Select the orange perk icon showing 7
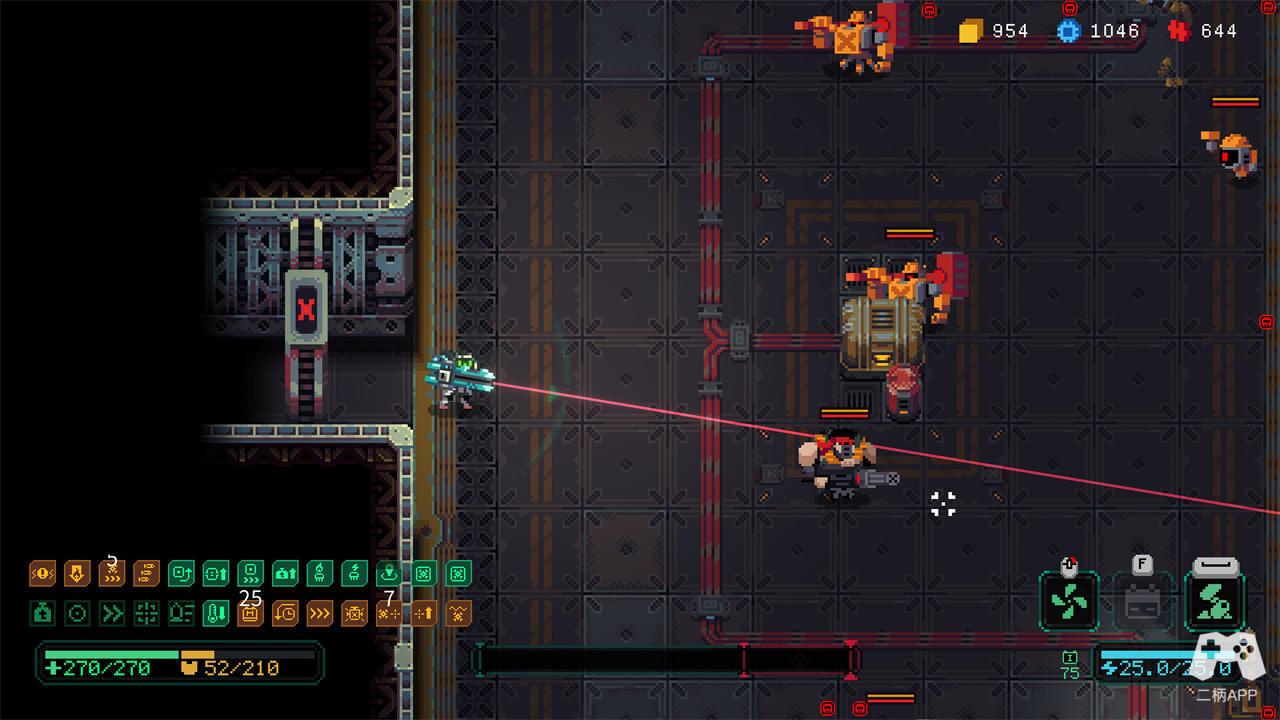Viewport: 1280px width, 720px height. point(389,613)
